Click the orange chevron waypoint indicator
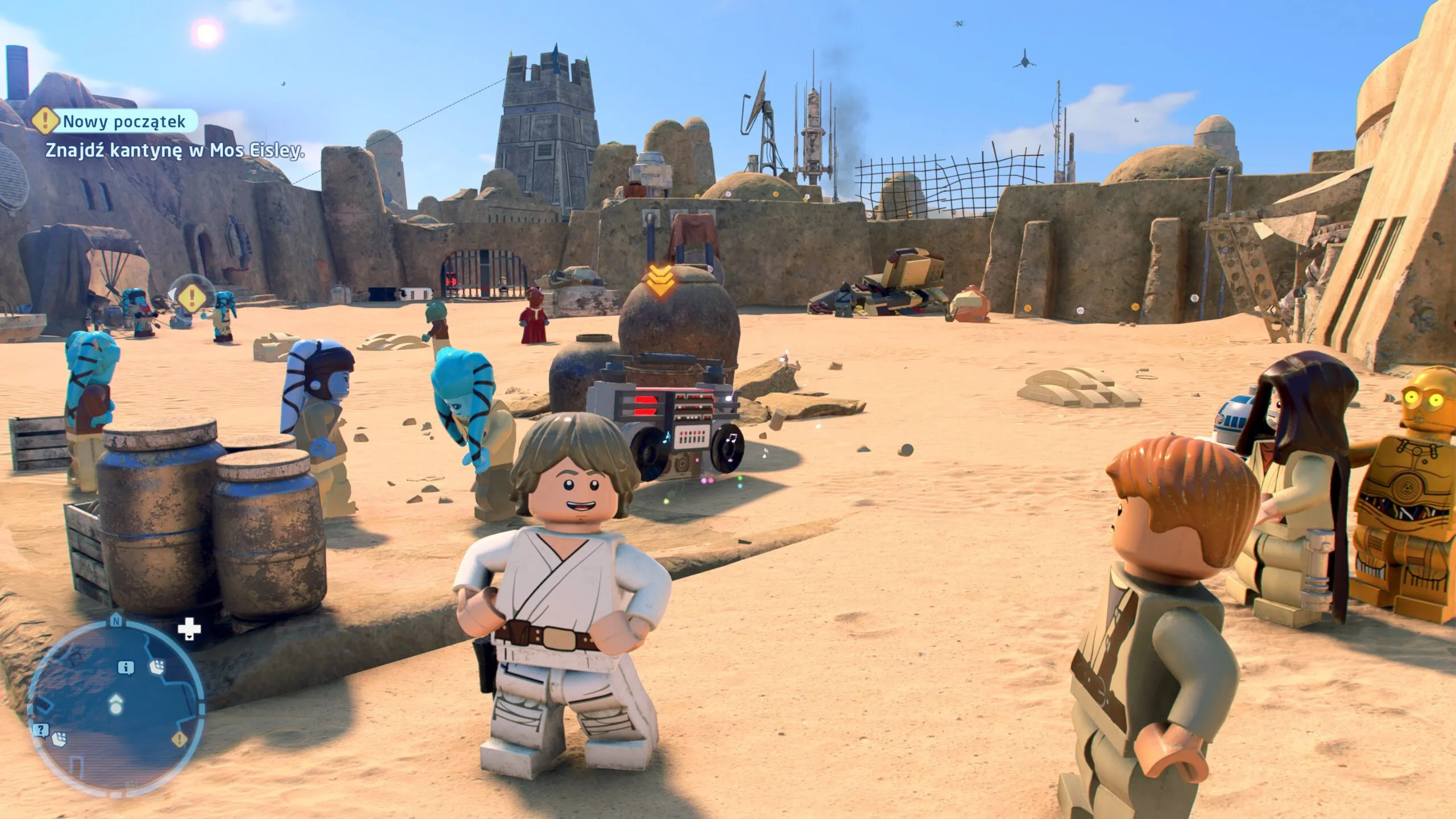The width and height of the screenshot is (1456, 819). [660, 282]
